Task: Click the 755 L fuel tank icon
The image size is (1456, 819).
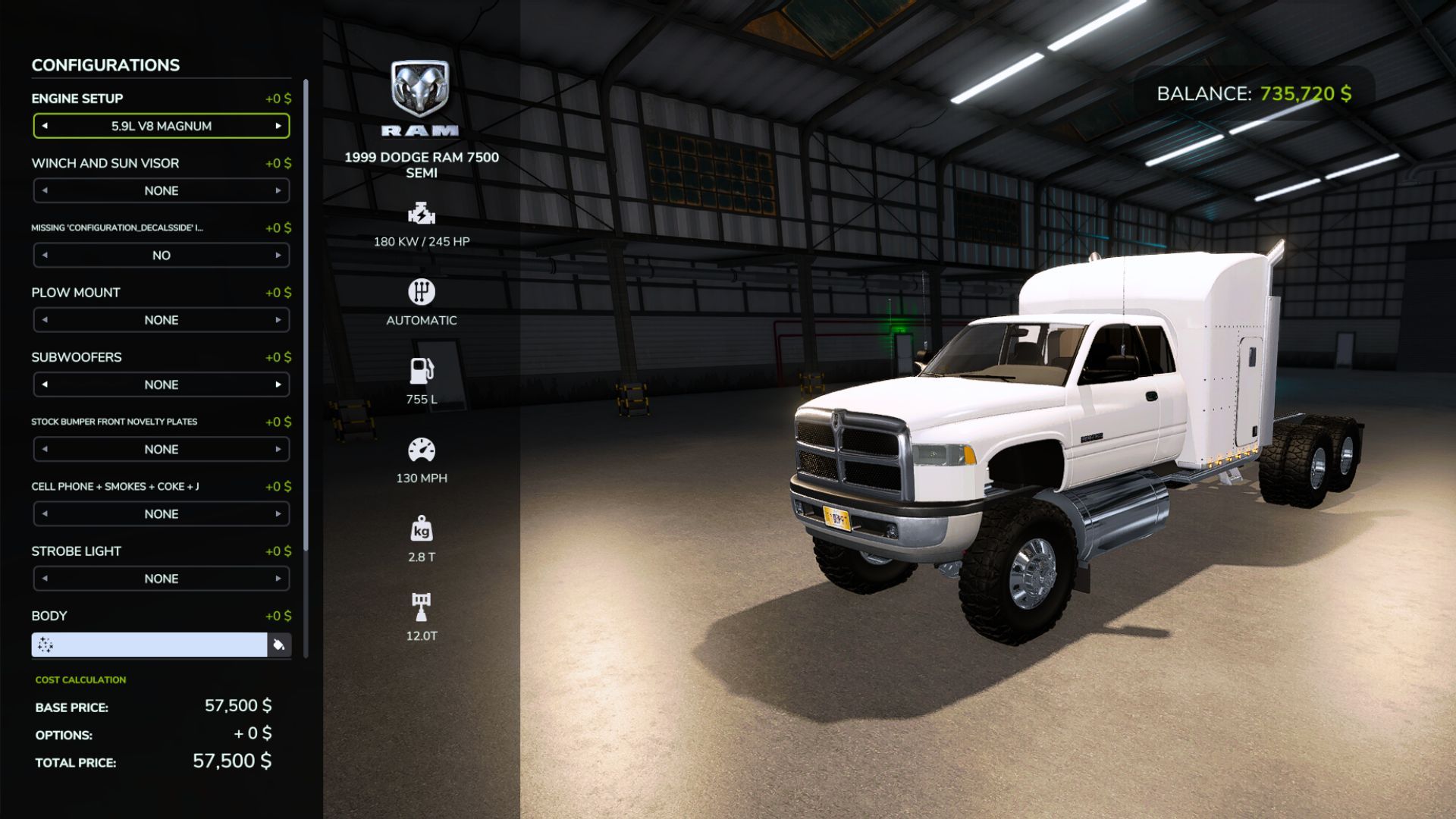Action: point(422,372)
